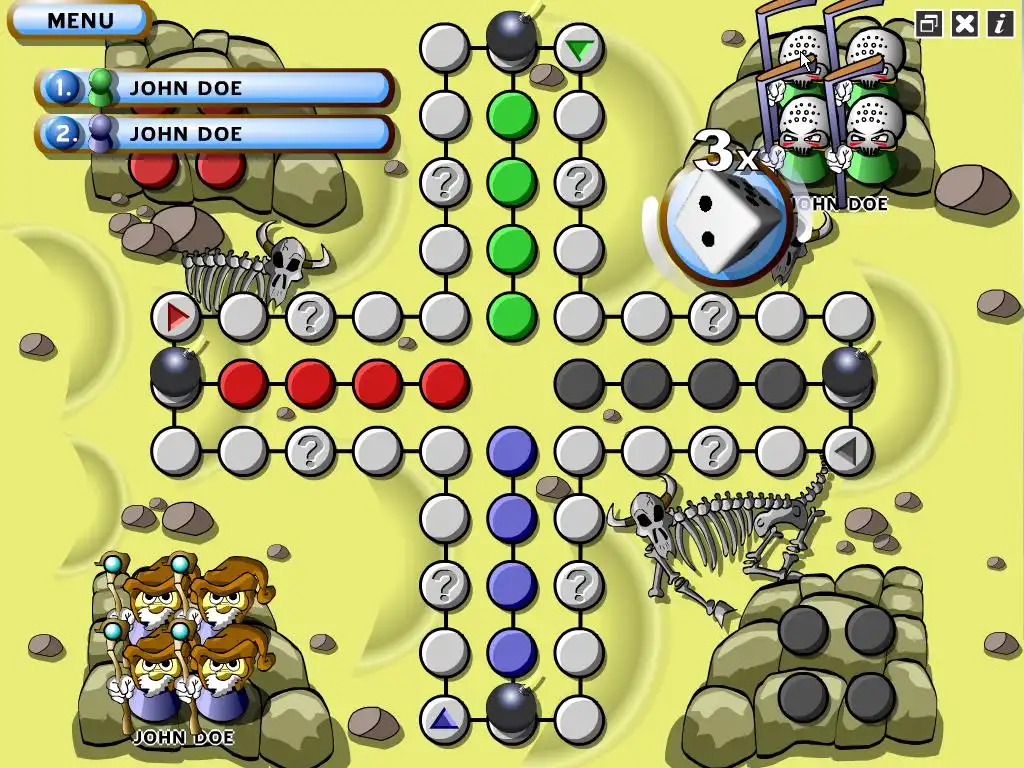Select player 2 John Doe bar

(215, 134)
